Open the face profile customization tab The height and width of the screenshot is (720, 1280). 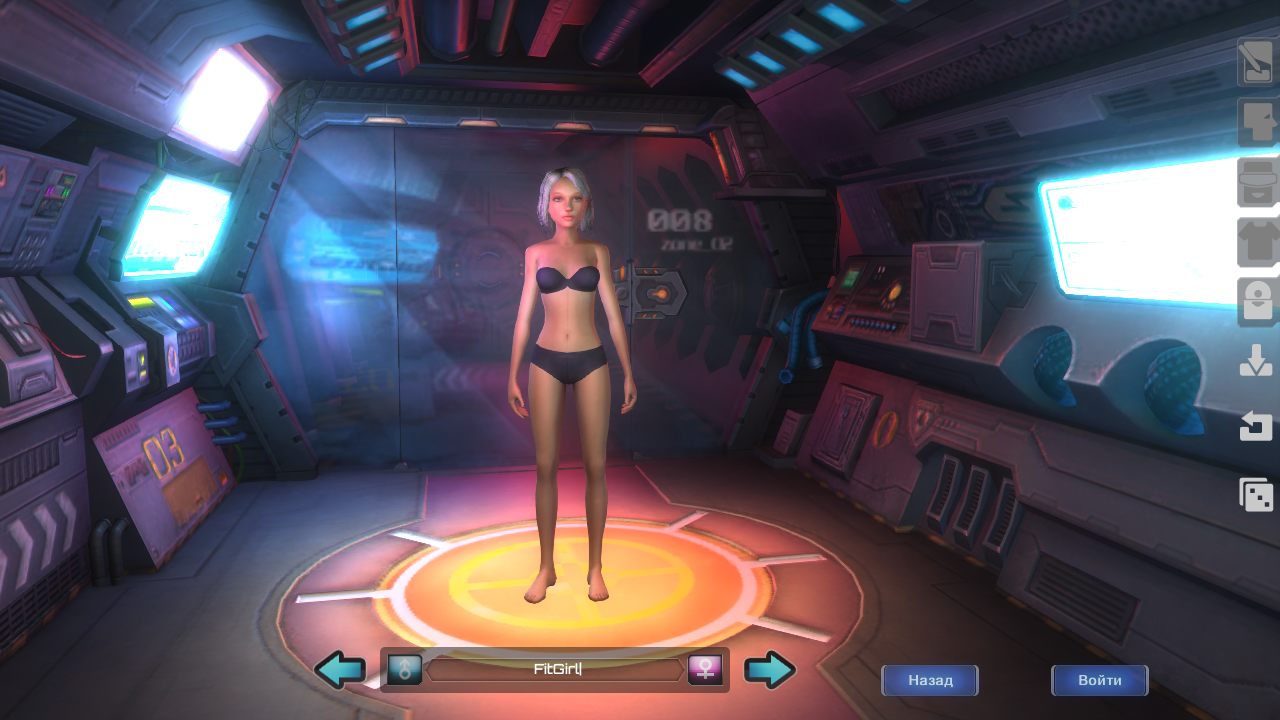point(1255,122)
